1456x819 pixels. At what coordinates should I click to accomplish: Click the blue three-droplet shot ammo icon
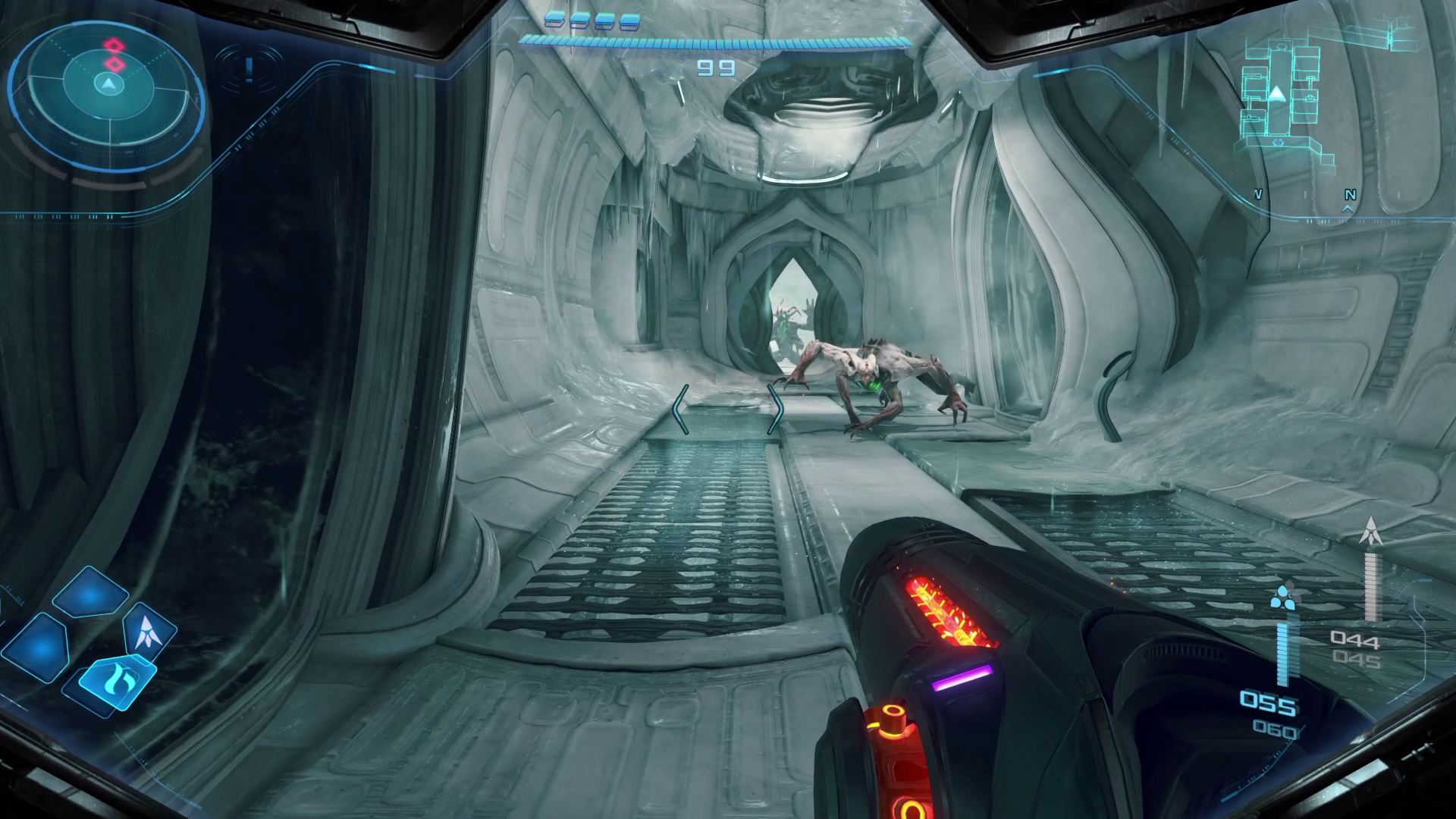(1283, 599)
